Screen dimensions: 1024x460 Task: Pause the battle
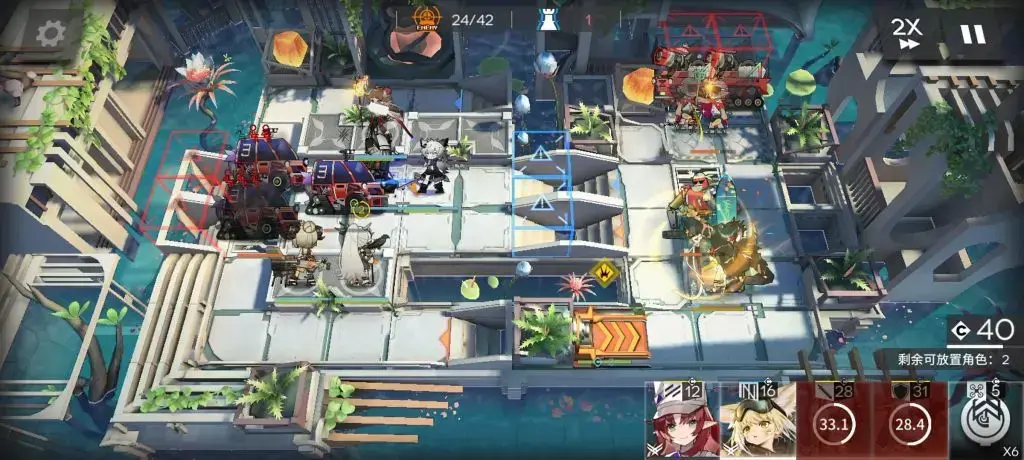pyautogui.click(x=973, y=34)
